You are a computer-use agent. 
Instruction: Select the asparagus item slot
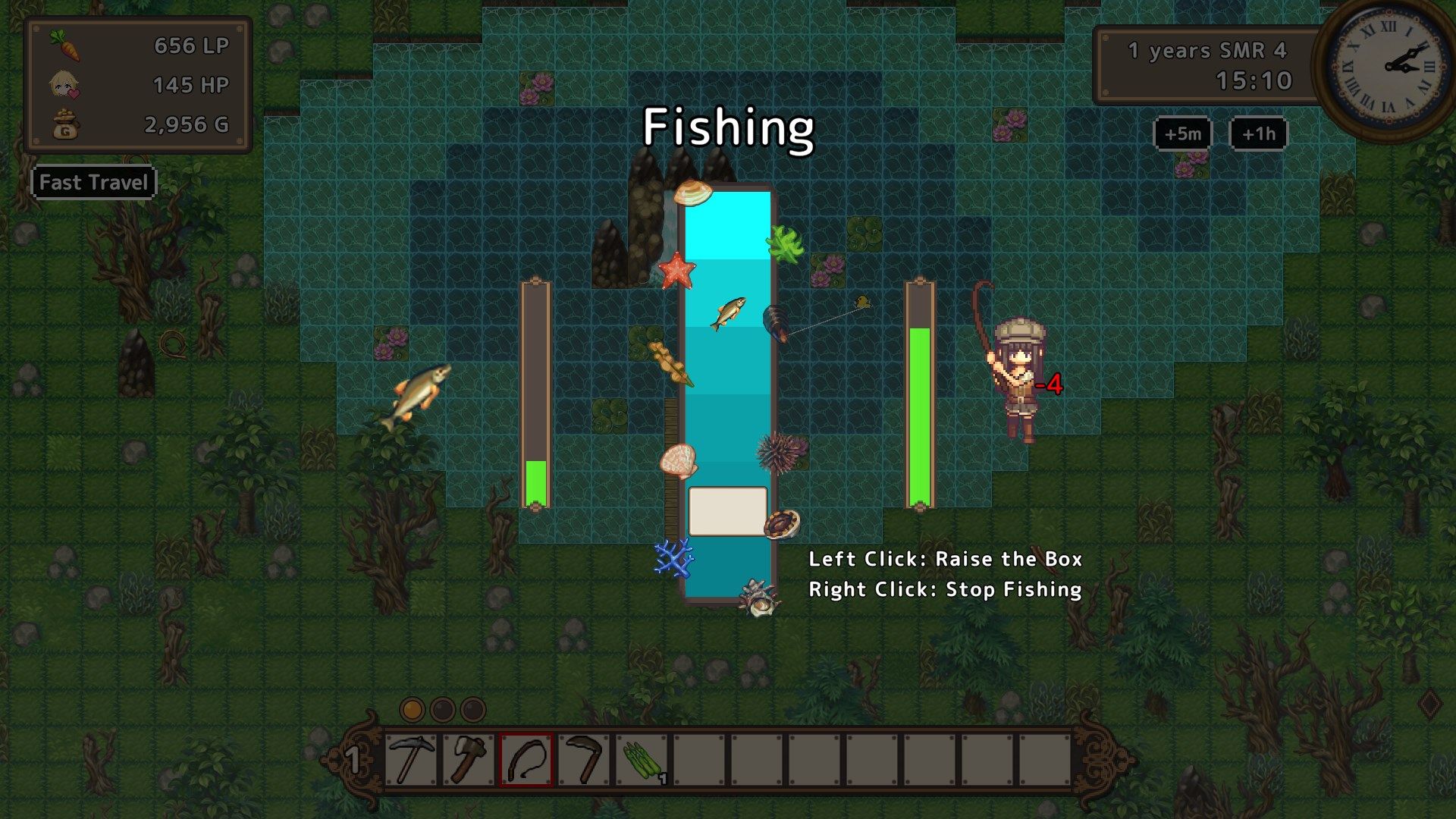click(642, 759)
